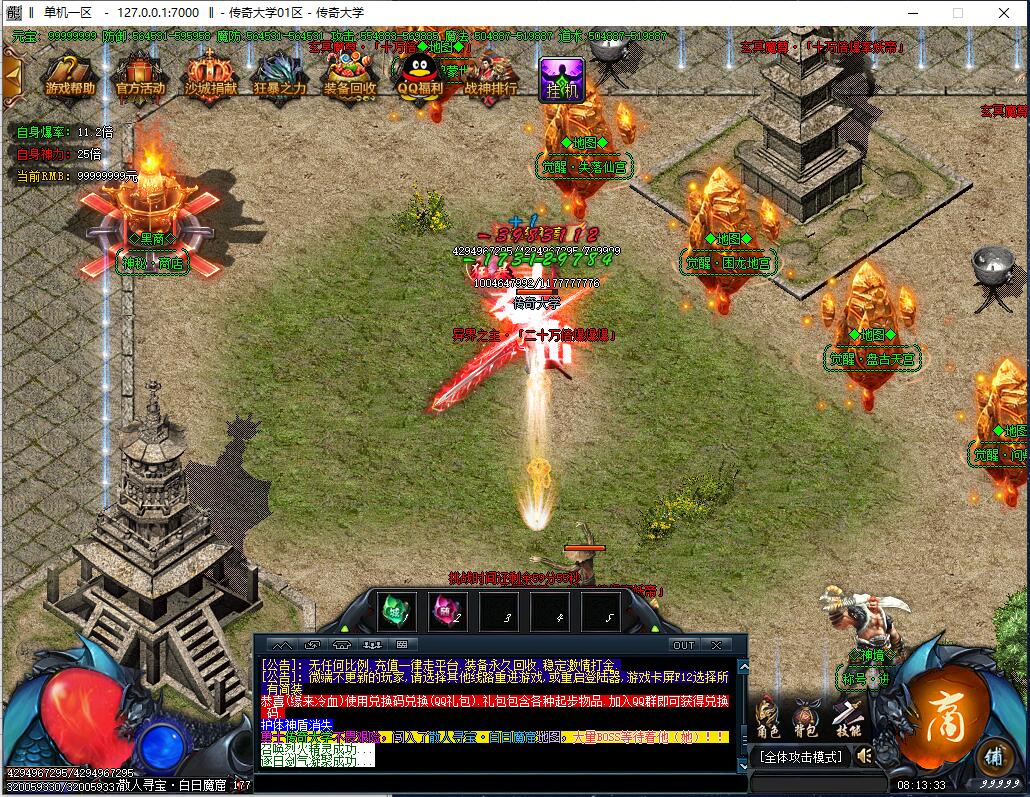This screenshot has height=797, width=1030.
Task: Switch the 全体攻击模式 attack mode button
Action: pos(801,757)
